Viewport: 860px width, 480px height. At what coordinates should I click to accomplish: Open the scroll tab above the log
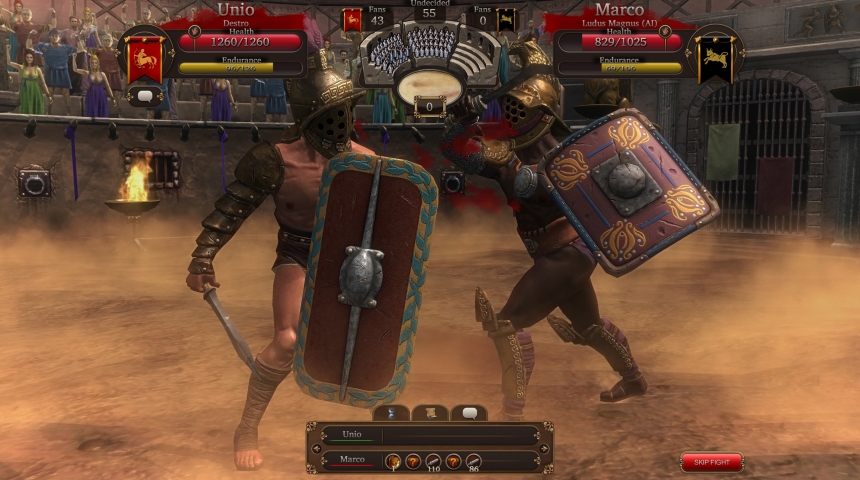[x=430, y=413]
